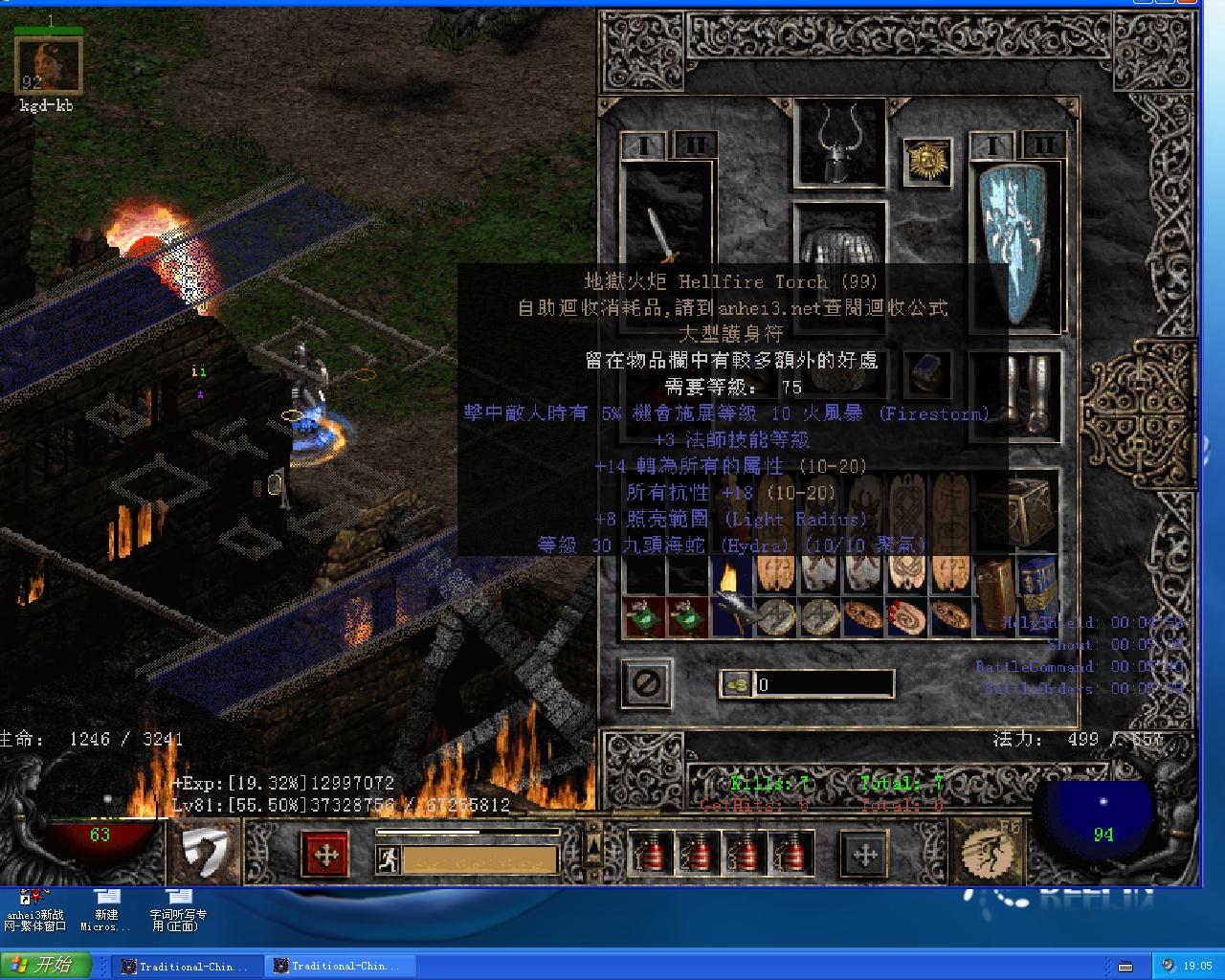Click the blue gem ring slot
The height and width of the screenshot is (980, 1225).
926,373
